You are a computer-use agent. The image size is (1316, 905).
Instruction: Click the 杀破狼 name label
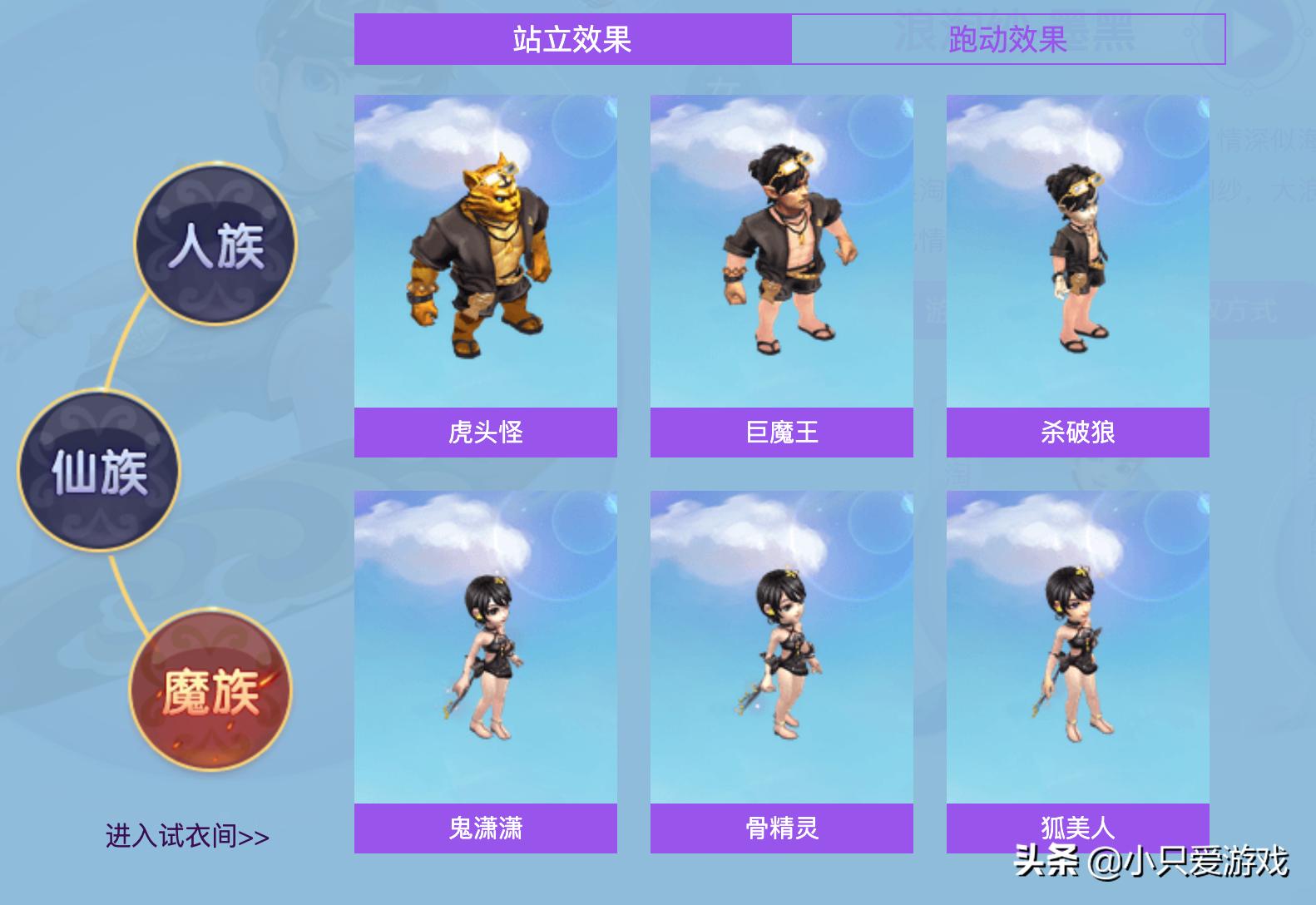pyautogui.click(x=1078, y=433)
